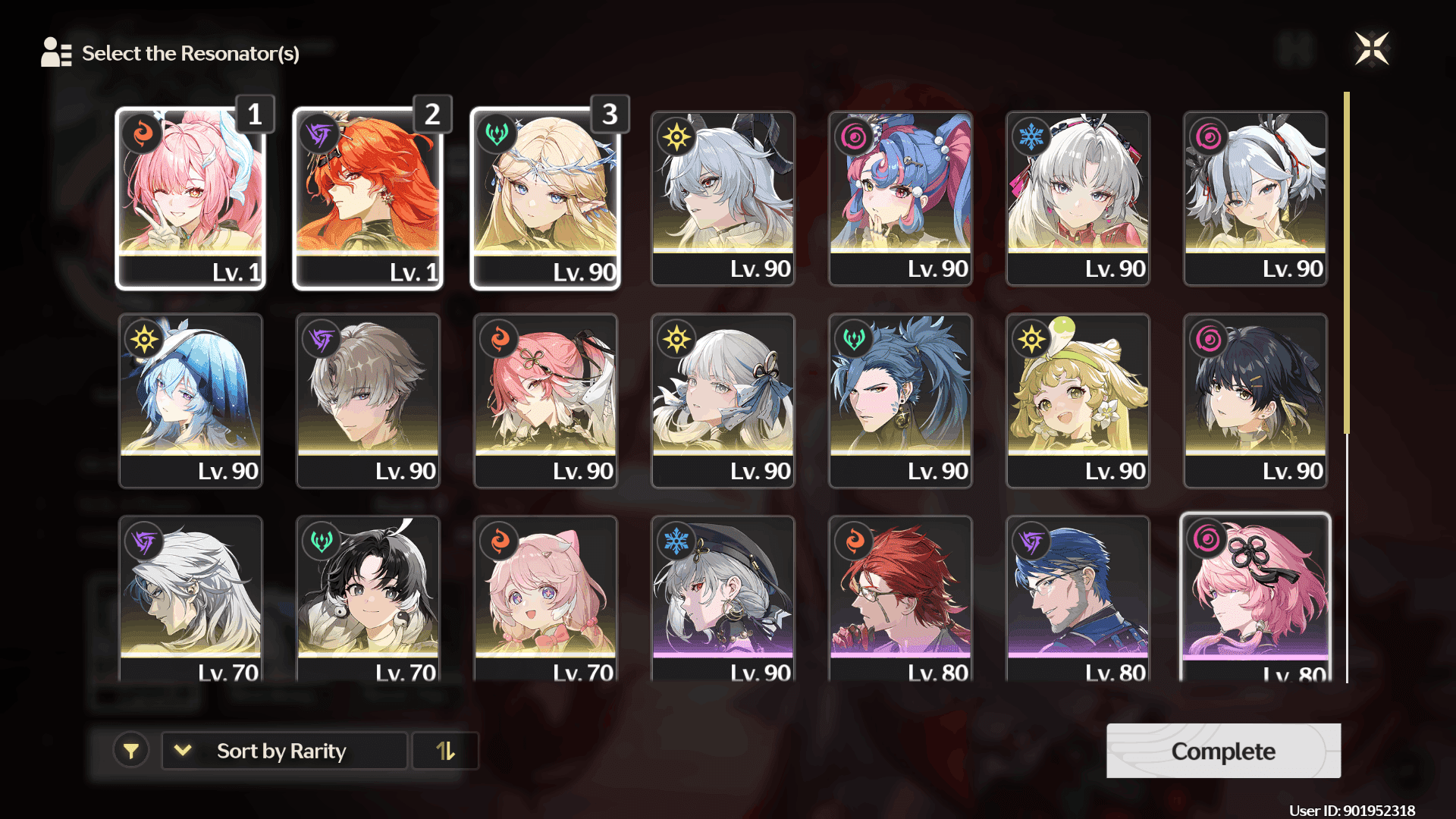Viewport: 1456px width, 819px height.
Task: Click the filter funnel icon bottom left
Action: [x=132, y=751]
